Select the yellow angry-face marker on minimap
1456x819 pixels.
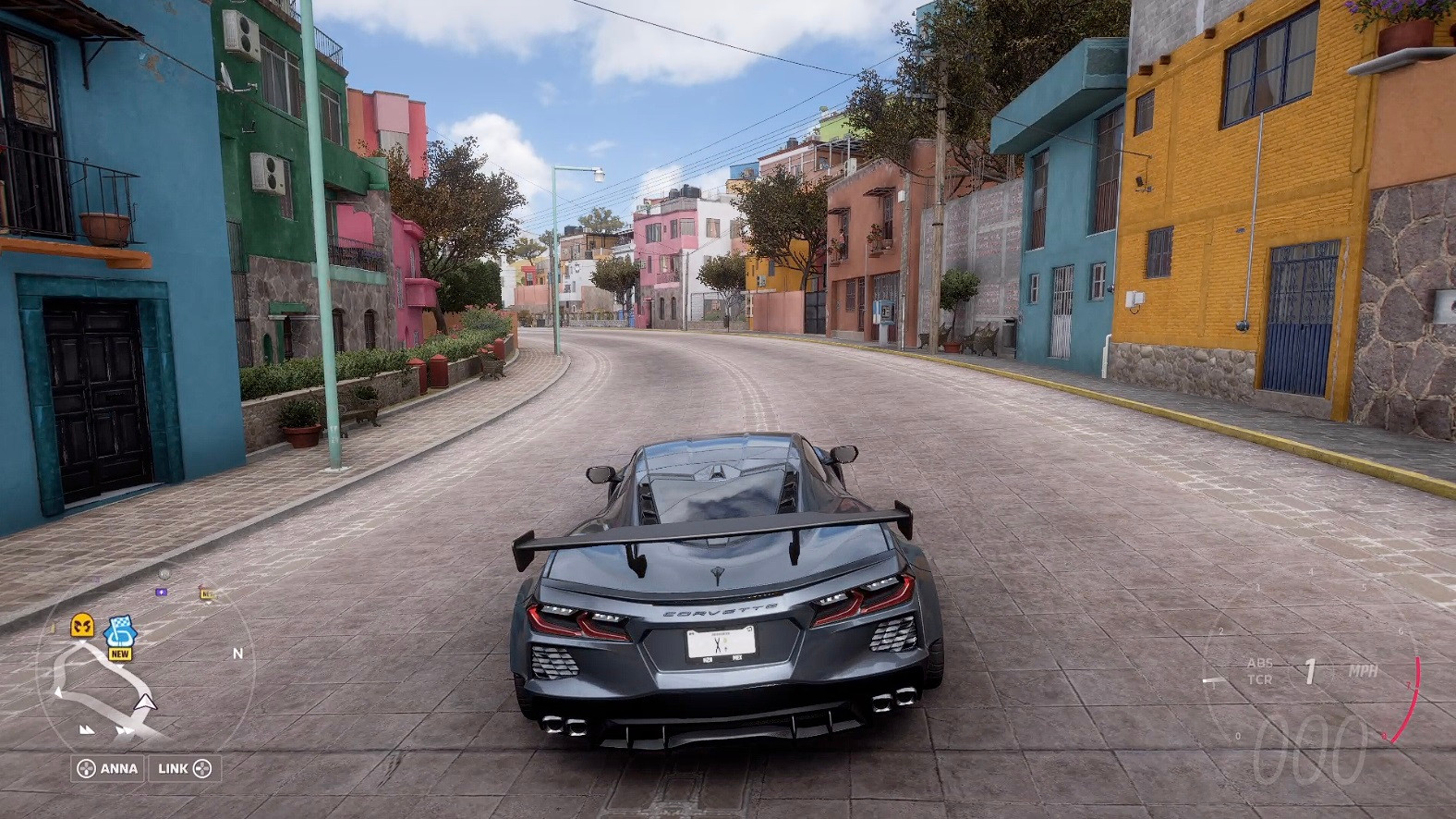[83, 626]
